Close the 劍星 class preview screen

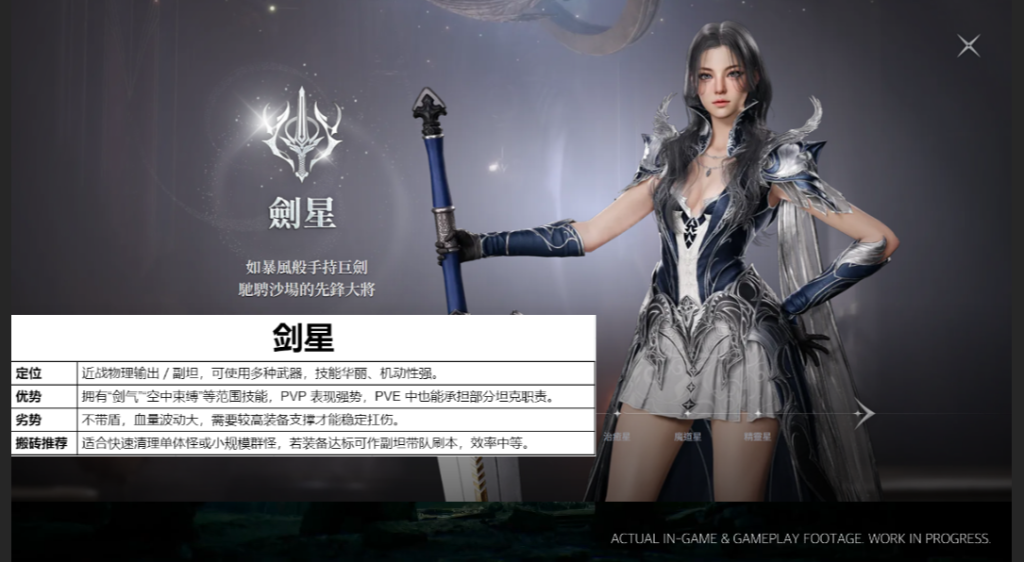(x=968, y=45)
